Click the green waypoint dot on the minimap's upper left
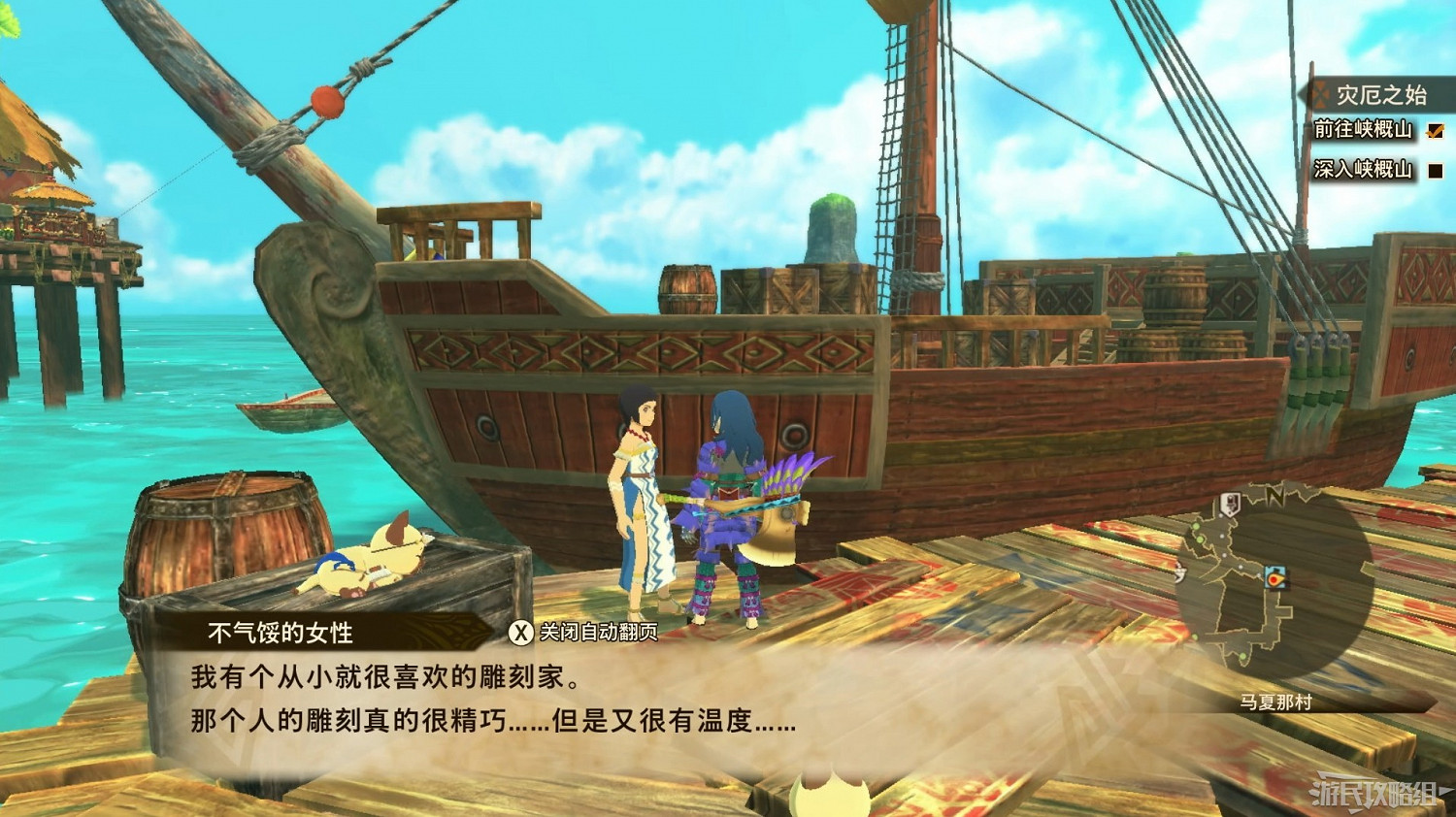The width and height of the screenshot is (1456, 817). tap(1197, 527)
